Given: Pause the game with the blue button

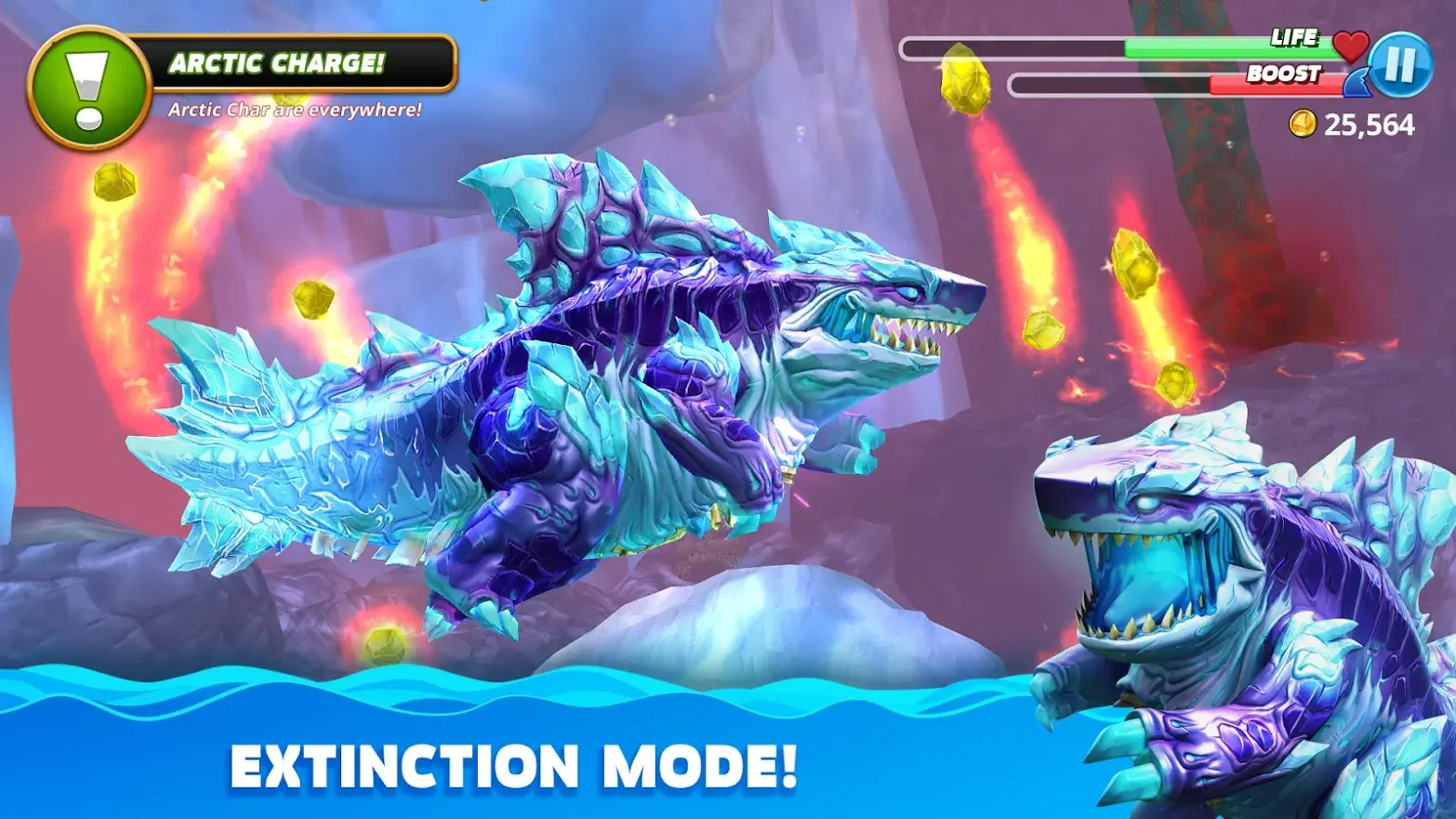Looking at the screenshot, I should click(1400, 65).
